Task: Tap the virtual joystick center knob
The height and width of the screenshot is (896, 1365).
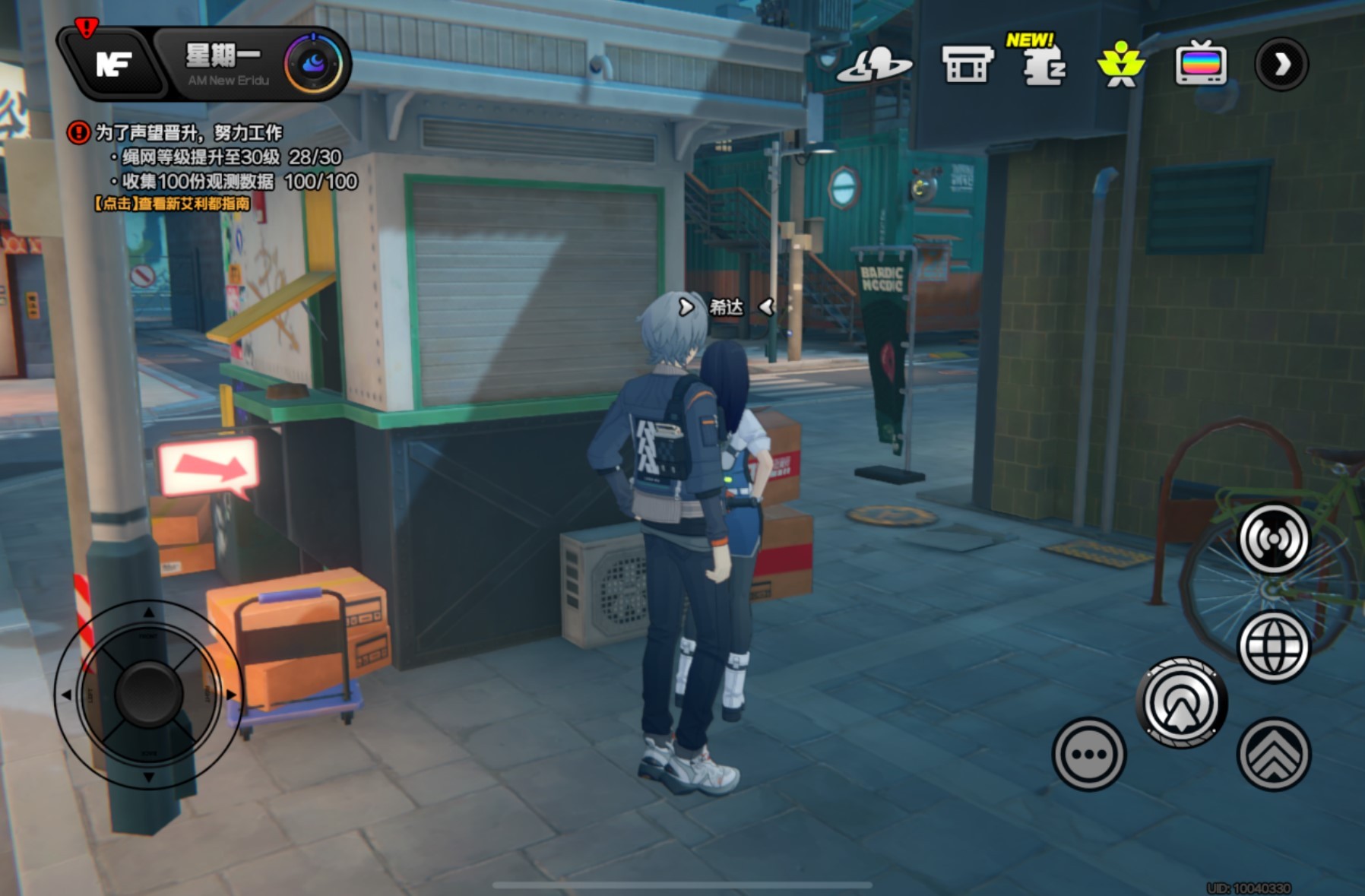Action: click(149, 694)
